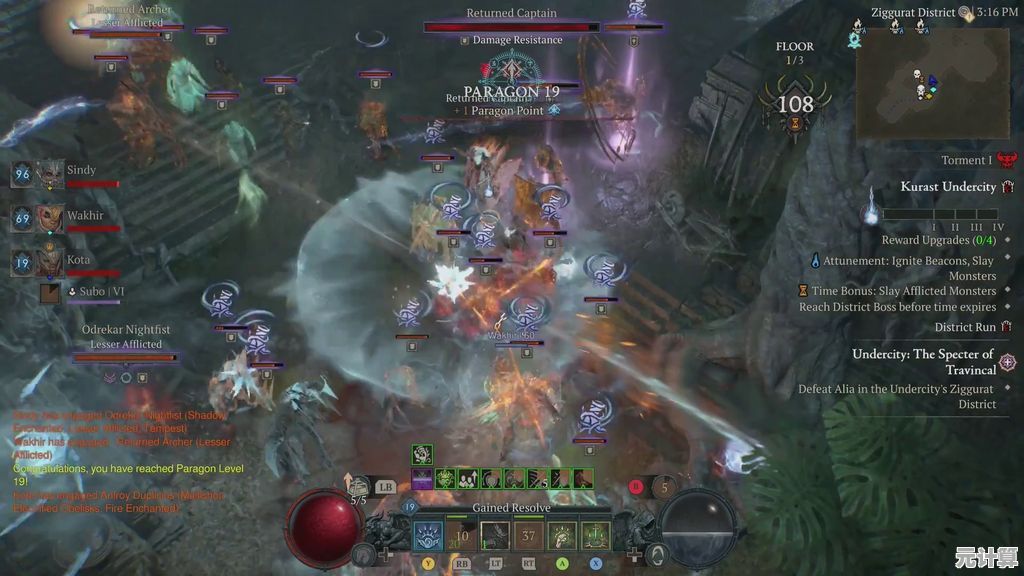
Task: Open the Kurast Undercity objective tracker
Action: [948, 187]
